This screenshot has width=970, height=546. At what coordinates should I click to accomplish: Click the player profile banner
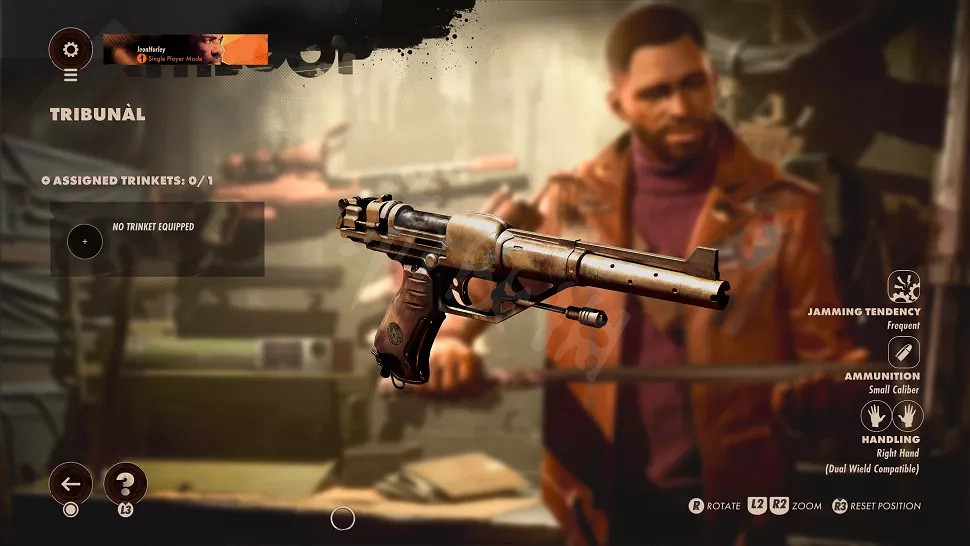pyautogui.click(x=185, y=50)
